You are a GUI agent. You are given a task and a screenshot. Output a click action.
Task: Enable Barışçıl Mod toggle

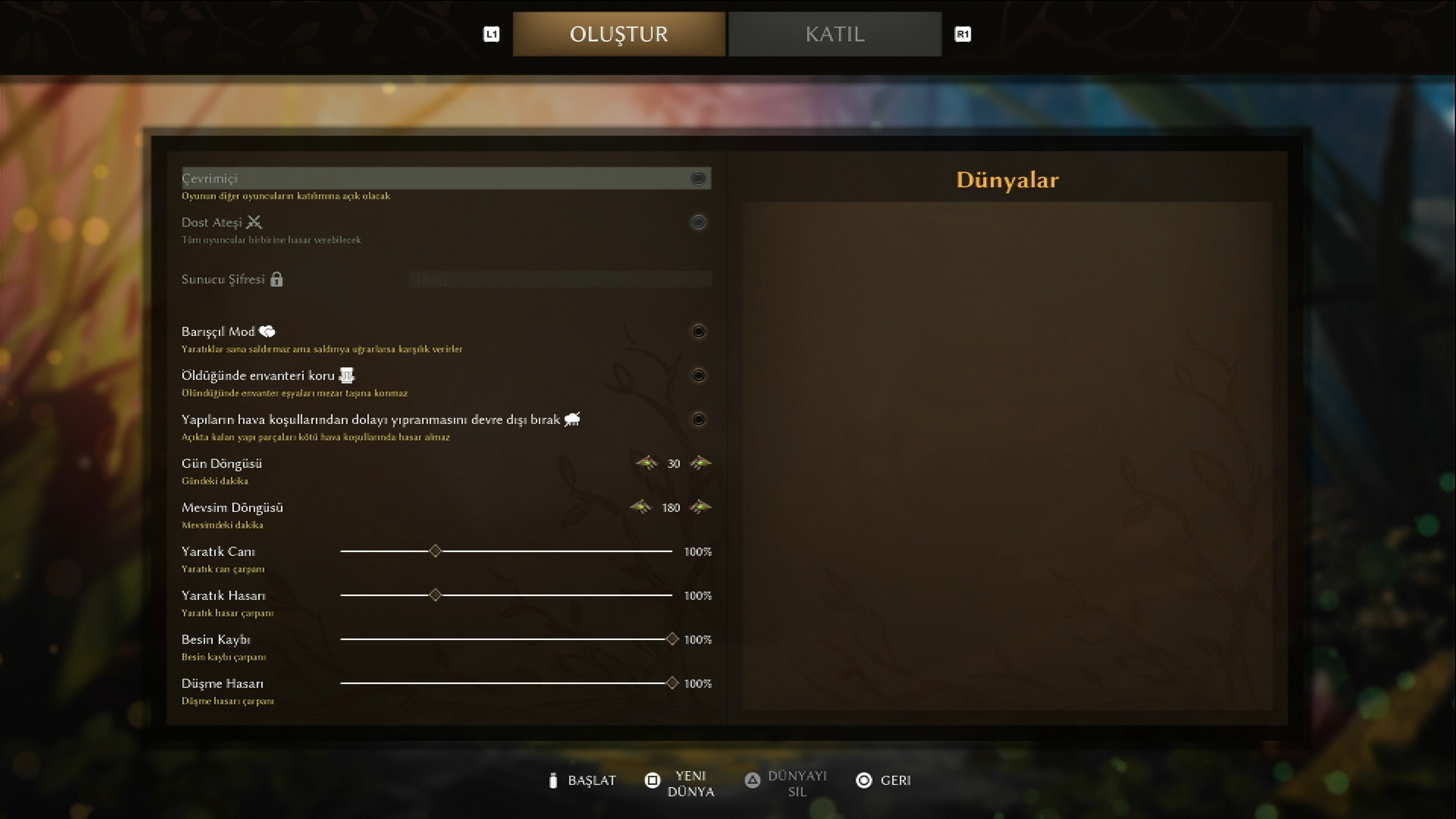pyautogui.click(x=698, y=331)
